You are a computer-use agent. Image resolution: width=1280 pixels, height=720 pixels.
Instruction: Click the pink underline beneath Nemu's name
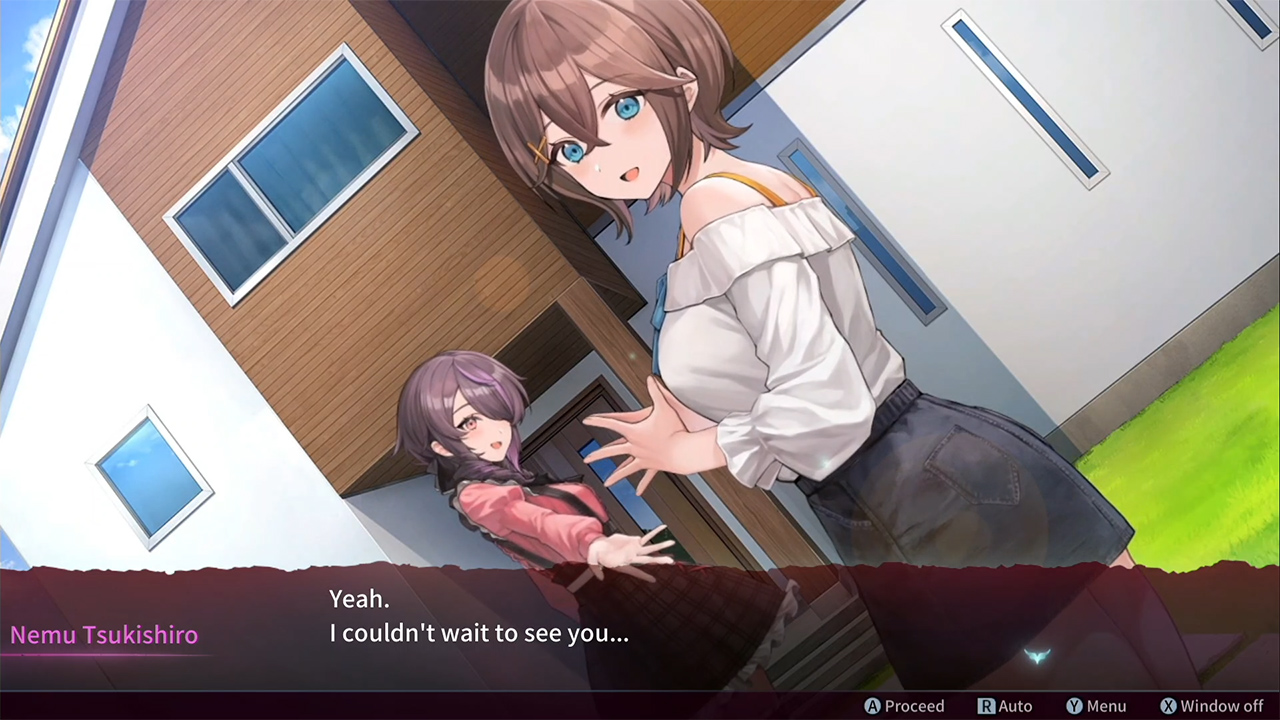(x=104, y=656)
